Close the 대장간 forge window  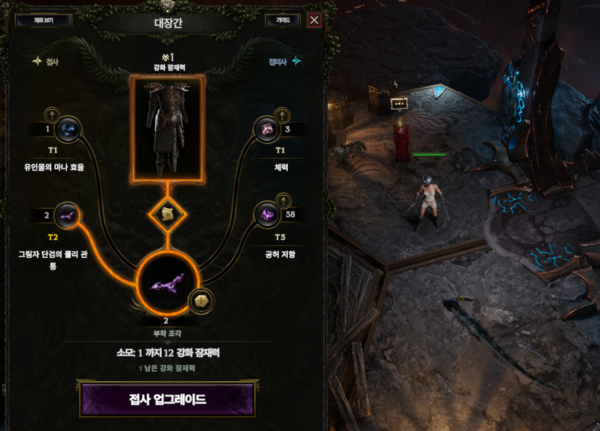pyautogui.click(x=314, y=20)
